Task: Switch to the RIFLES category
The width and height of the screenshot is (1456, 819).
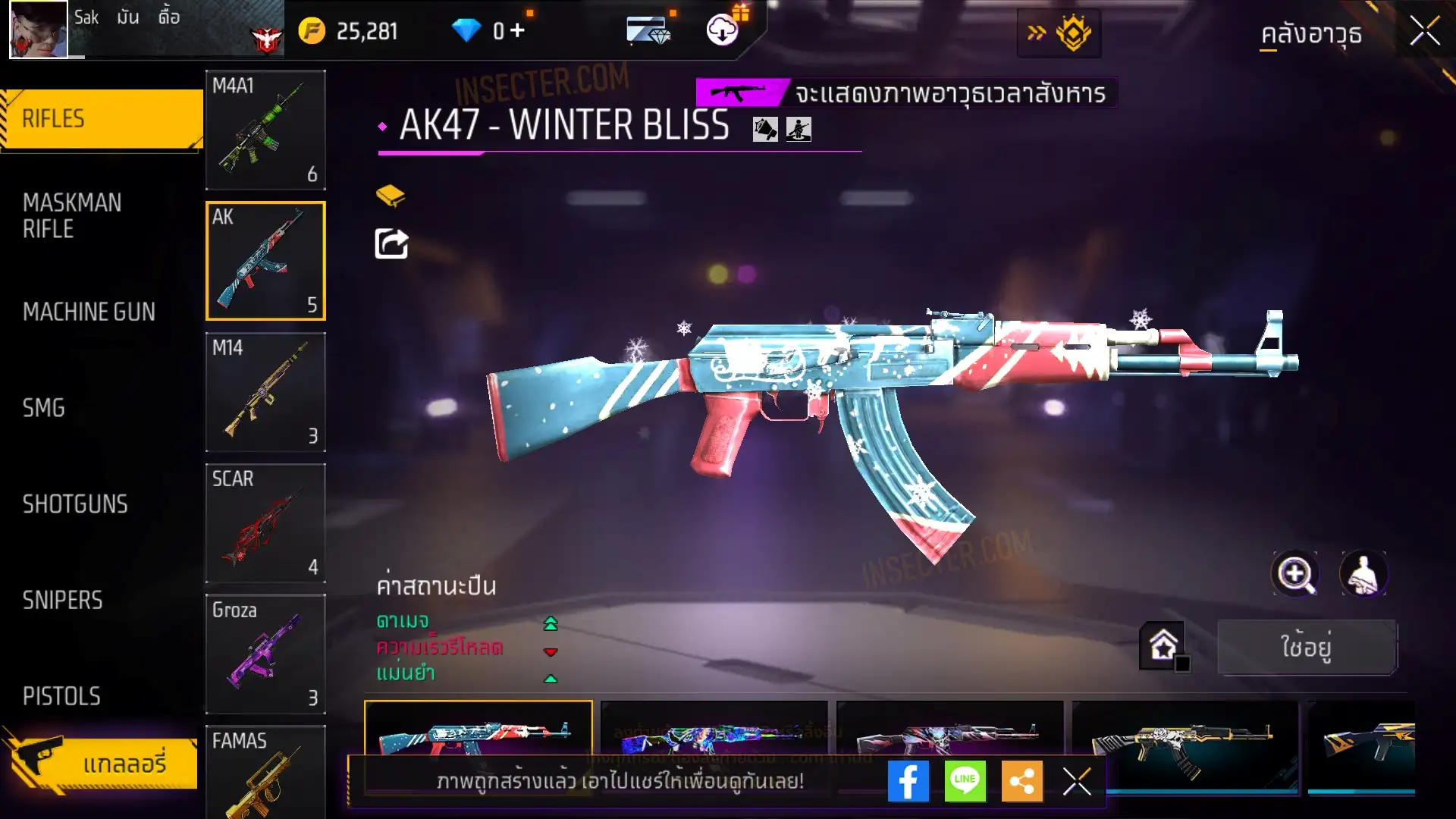Action: tap(101, 119)
